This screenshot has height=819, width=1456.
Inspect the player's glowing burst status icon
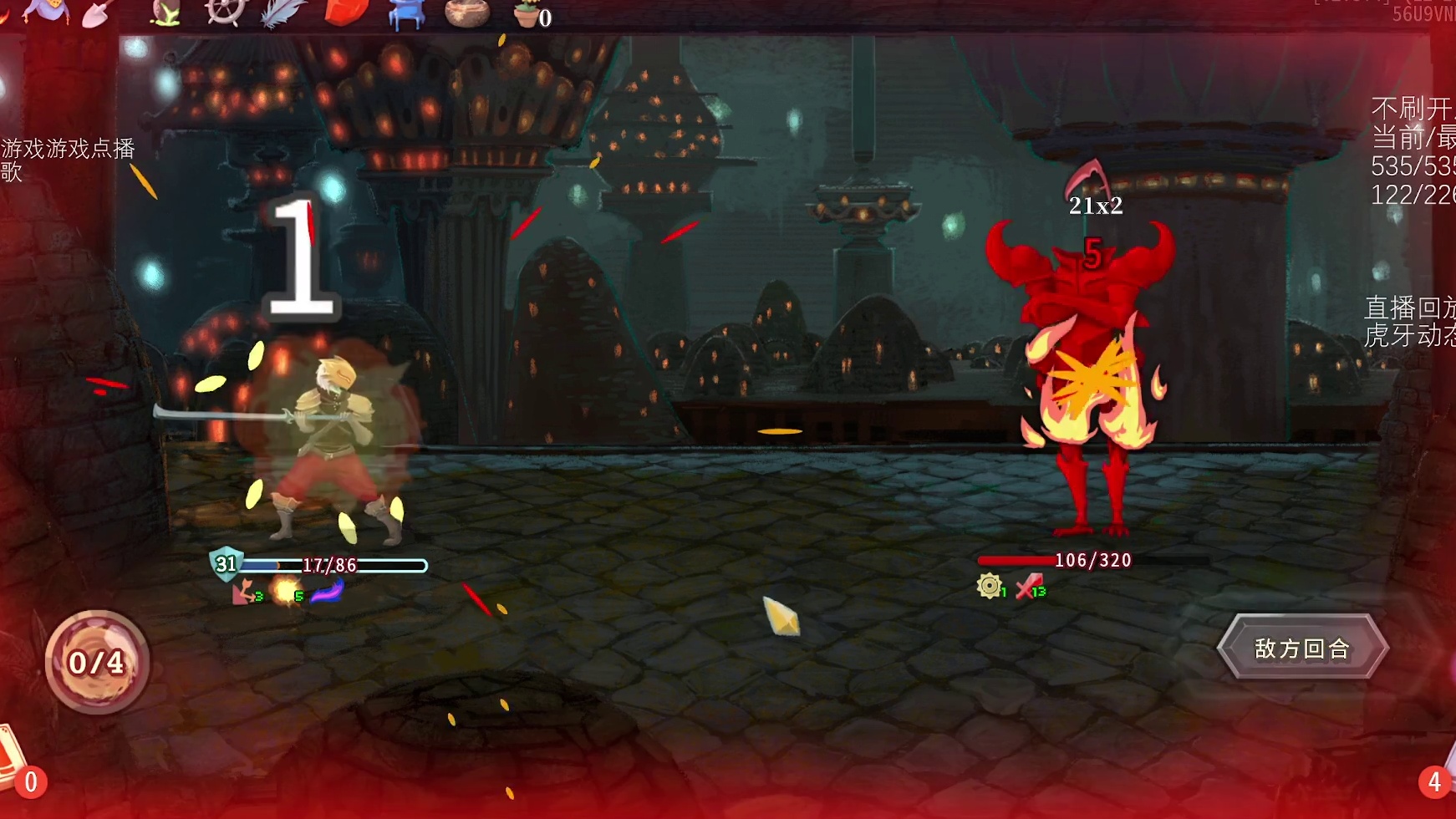[287, 591]
